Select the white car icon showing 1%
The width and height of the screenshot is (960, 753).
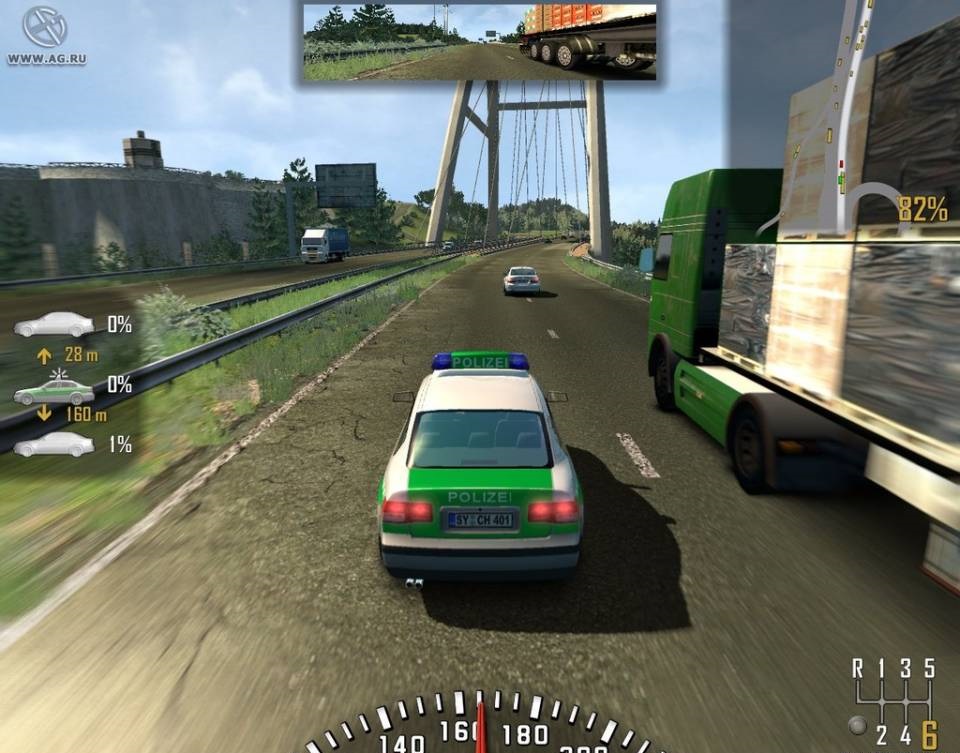point(54,444)
